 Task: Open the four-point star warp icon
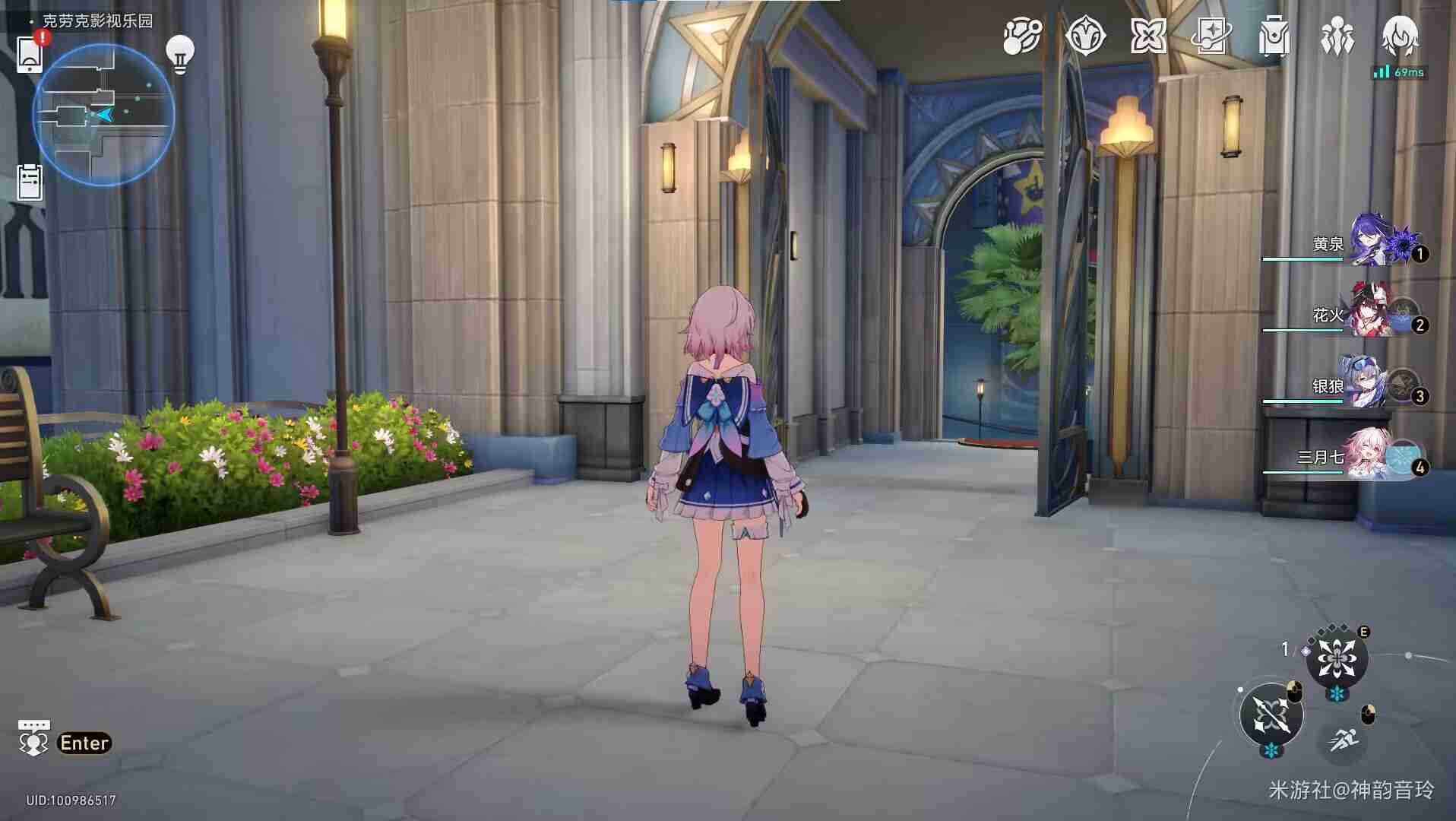(x=1147, y=36)
